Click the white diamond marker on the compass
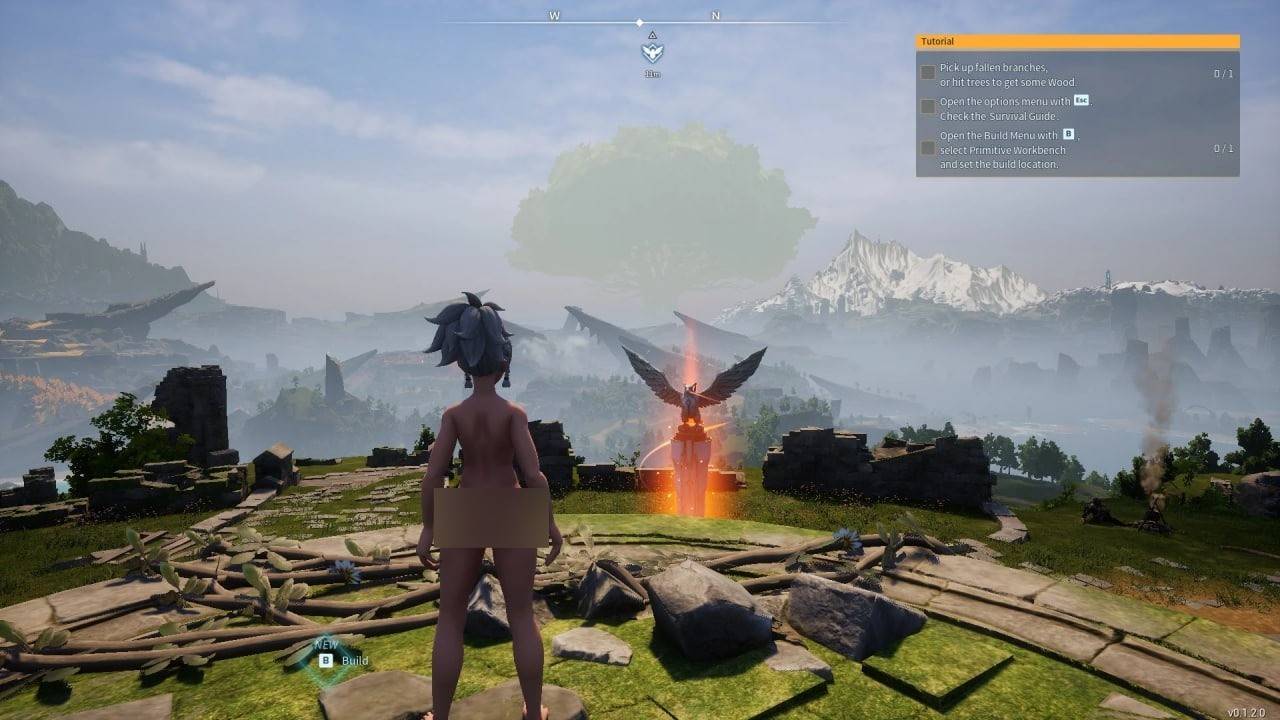Screen dimensions: 1280x720 639,21
